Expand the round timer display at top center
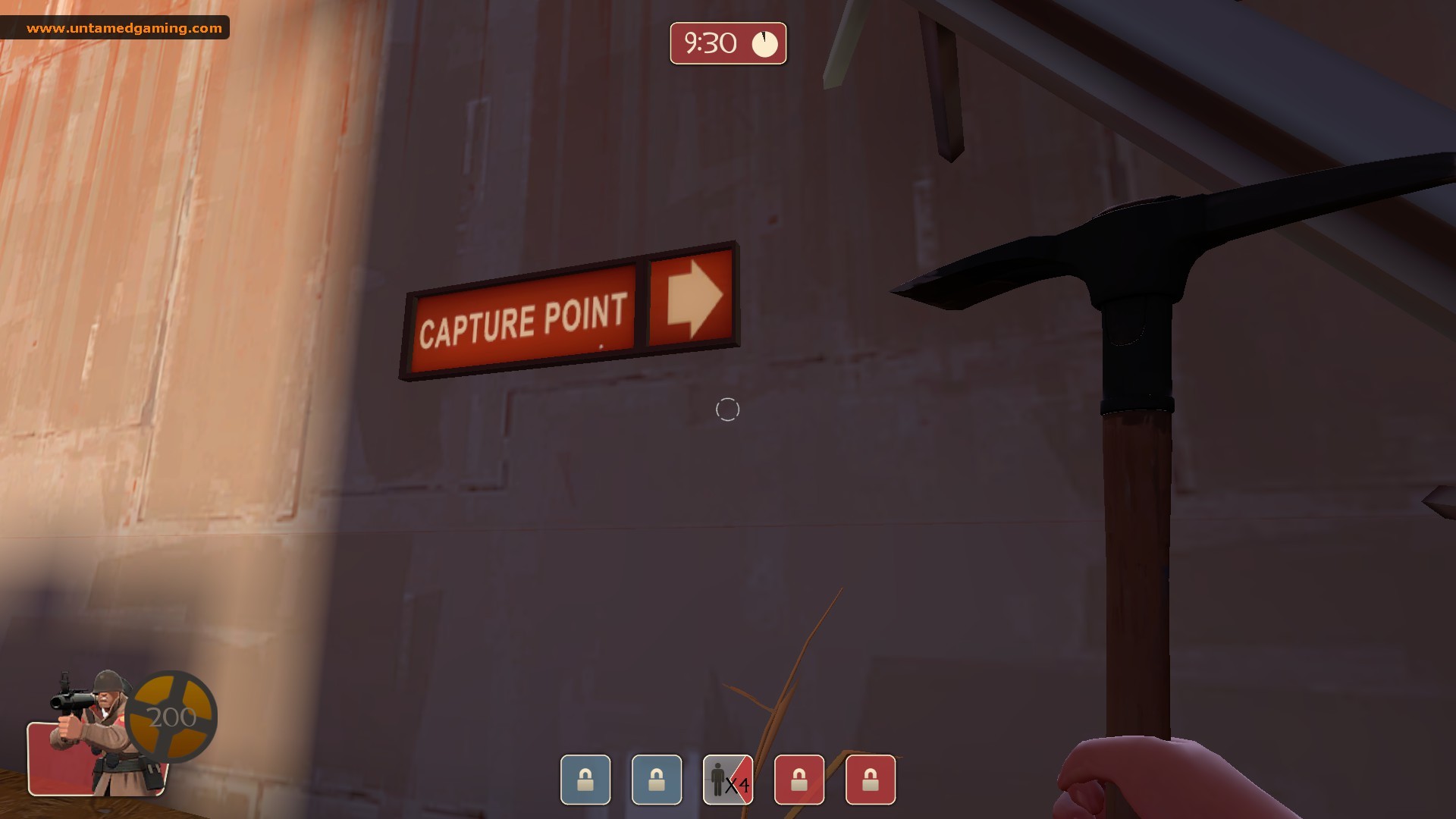This screenshot has height=819, width=1456. pyautogui.click(x=727, y=43)
